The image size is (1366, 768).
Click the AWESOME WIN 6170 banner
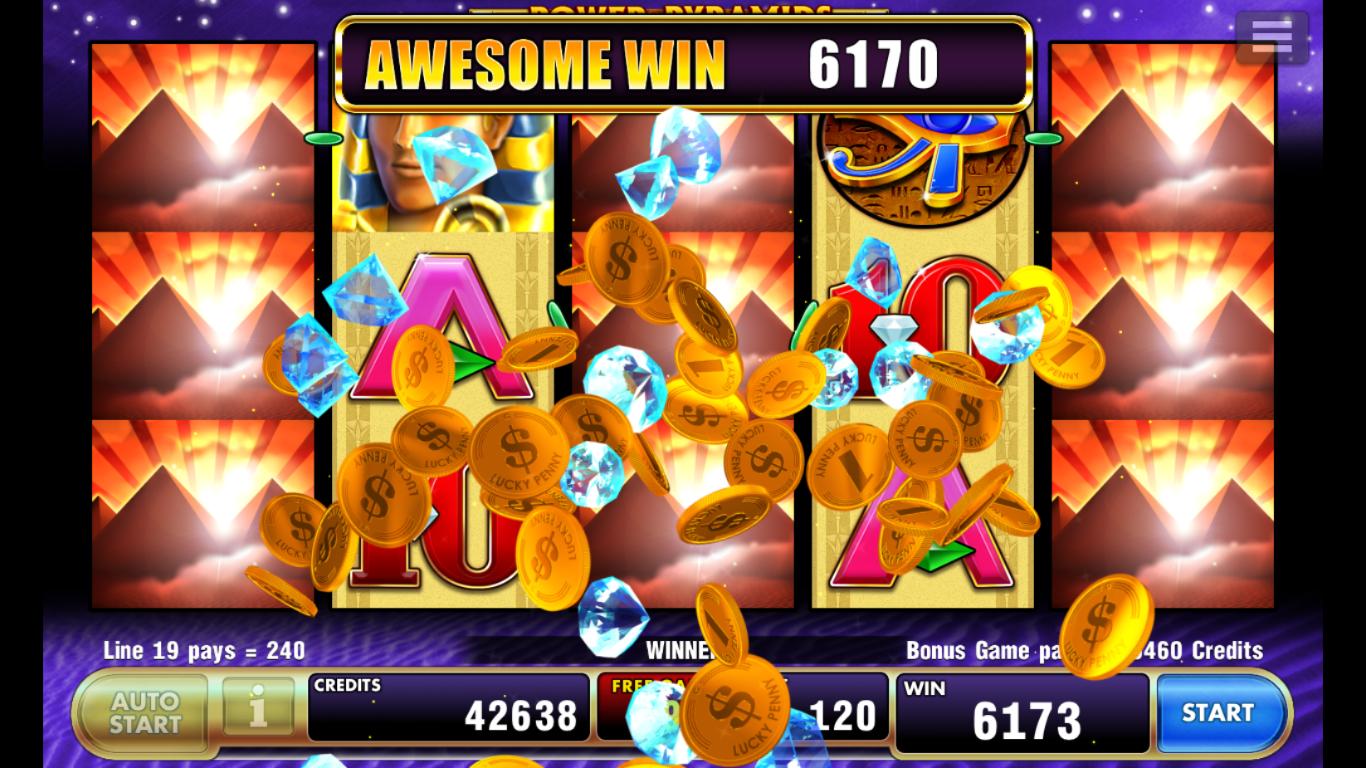(x=683, y=63)
